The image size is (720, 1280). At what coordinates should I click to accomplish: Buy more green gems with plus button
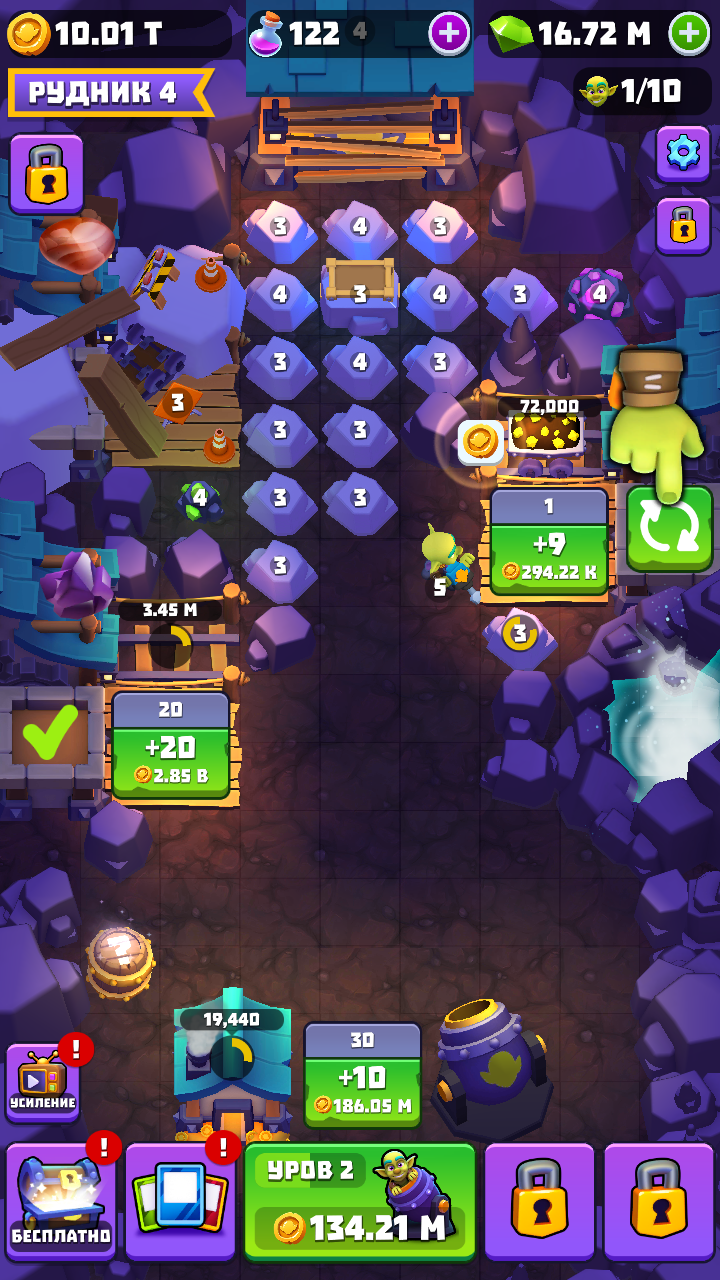click(689, 34)
